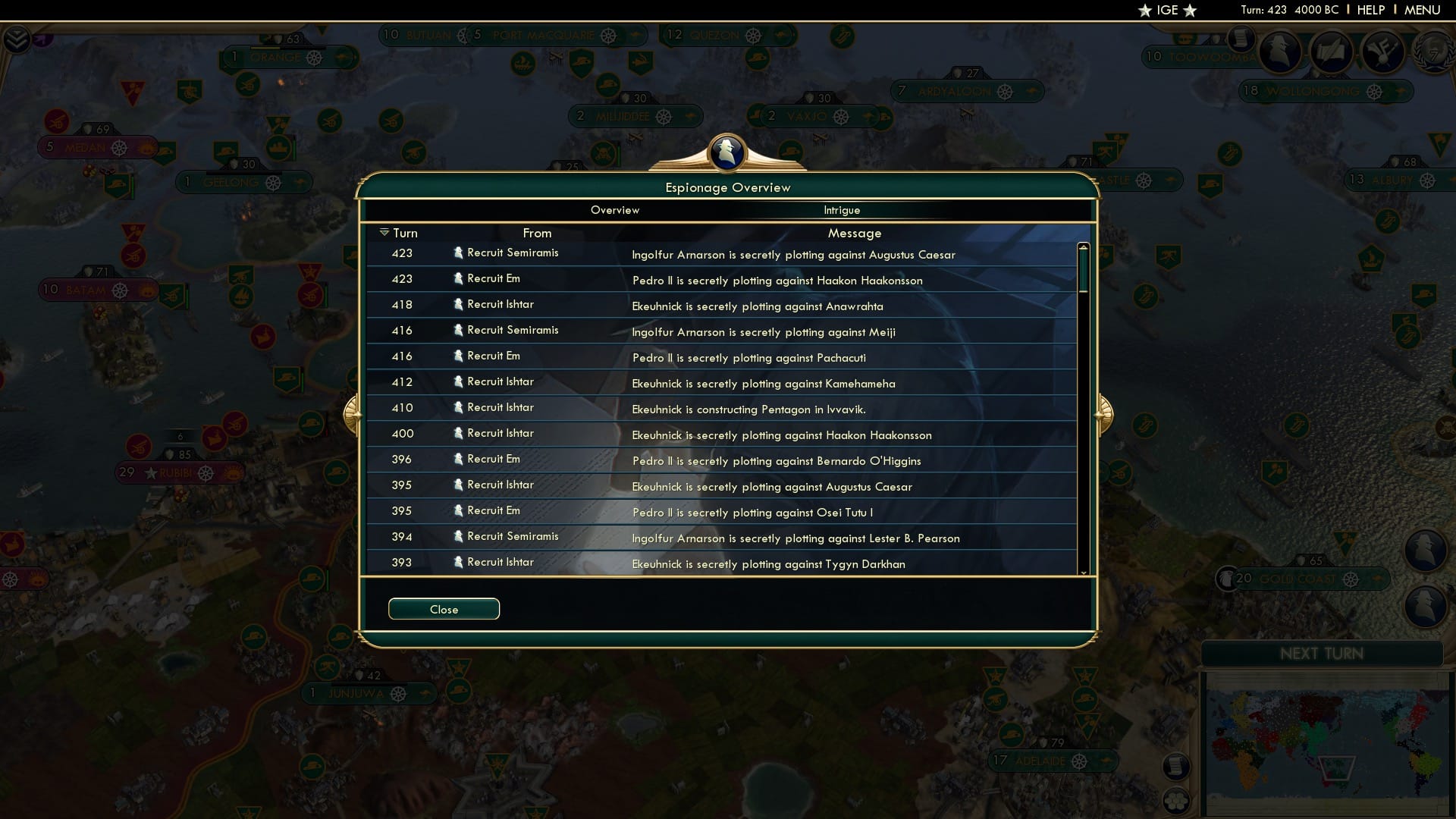The height and width of the screenshot is (819, 1456).
Task: Switch to the Overview tab
Action: click(x=615, y=210)
